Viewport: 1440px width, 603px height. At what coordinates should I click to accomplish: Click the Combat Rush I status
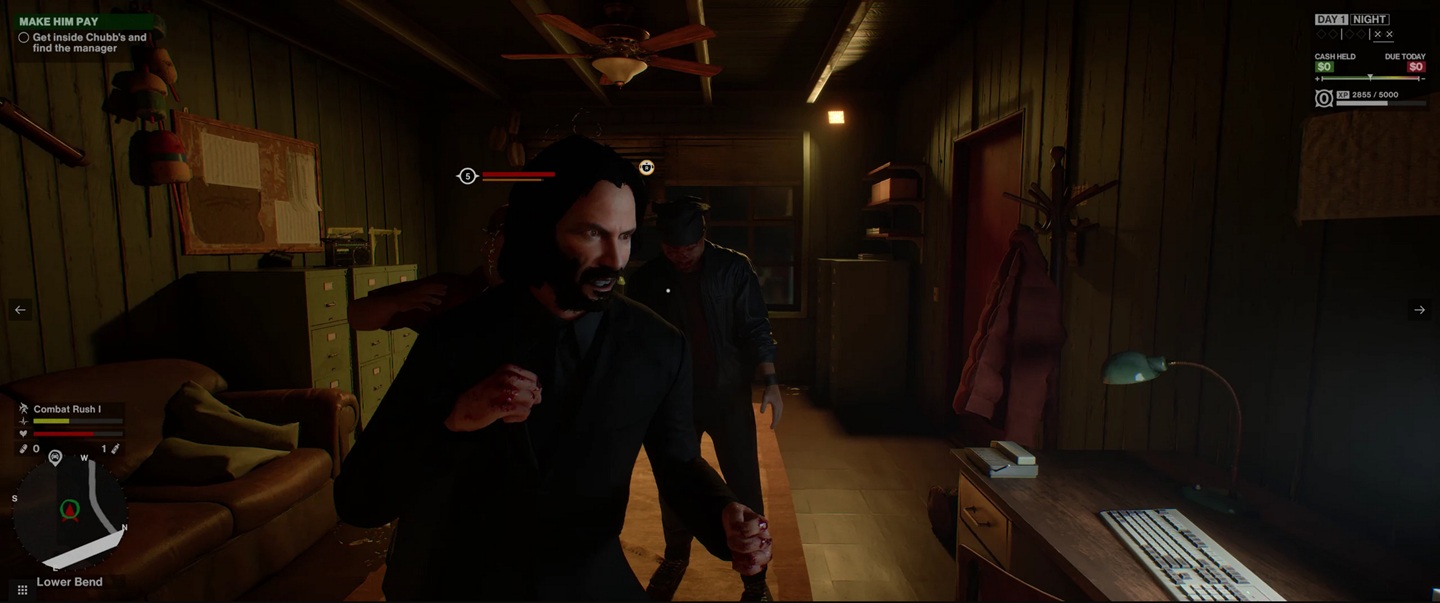point(66,409)
